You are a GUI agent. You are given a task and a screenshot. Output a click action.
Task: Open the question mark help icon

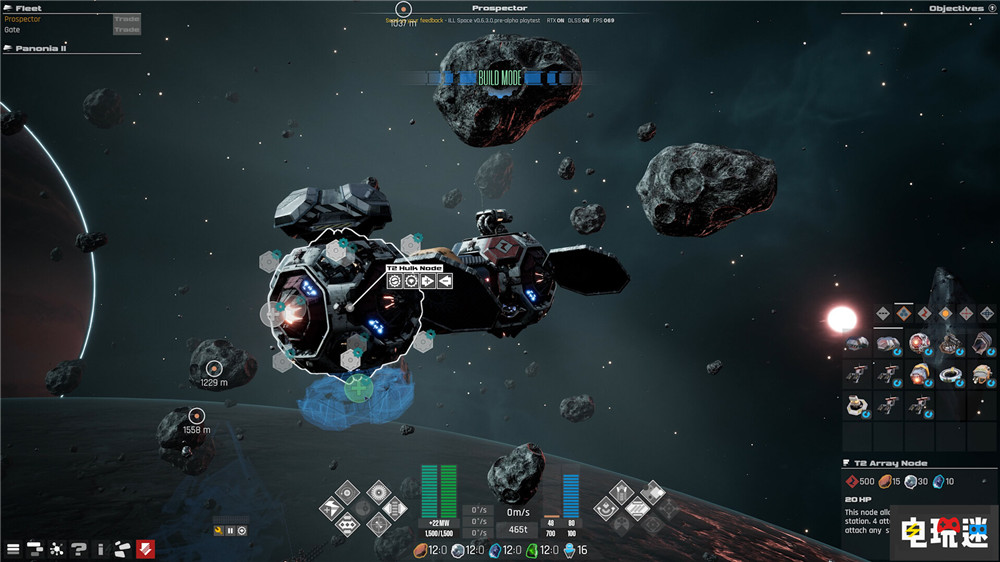pos(79,548)
